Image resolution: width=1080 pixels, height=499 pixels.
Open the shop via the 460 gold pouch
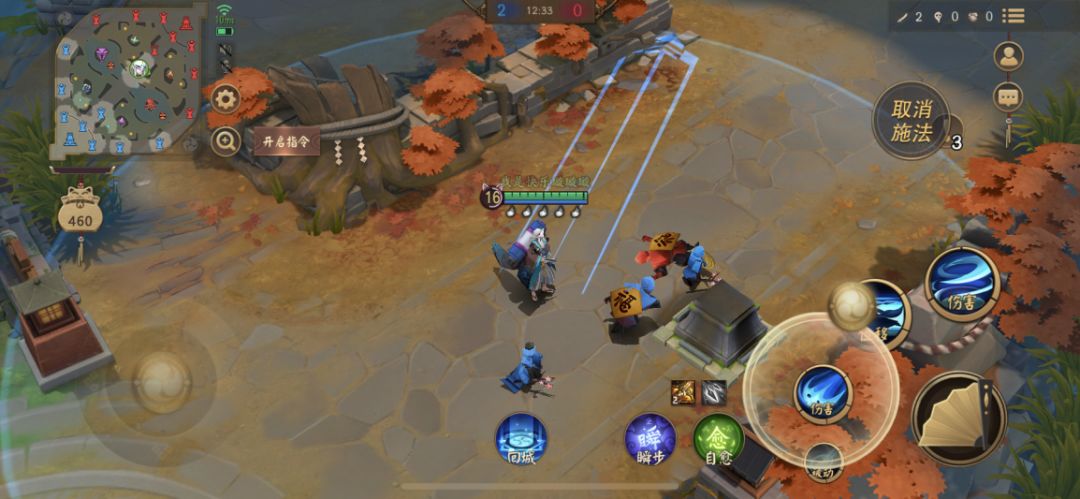click(78, 214)
